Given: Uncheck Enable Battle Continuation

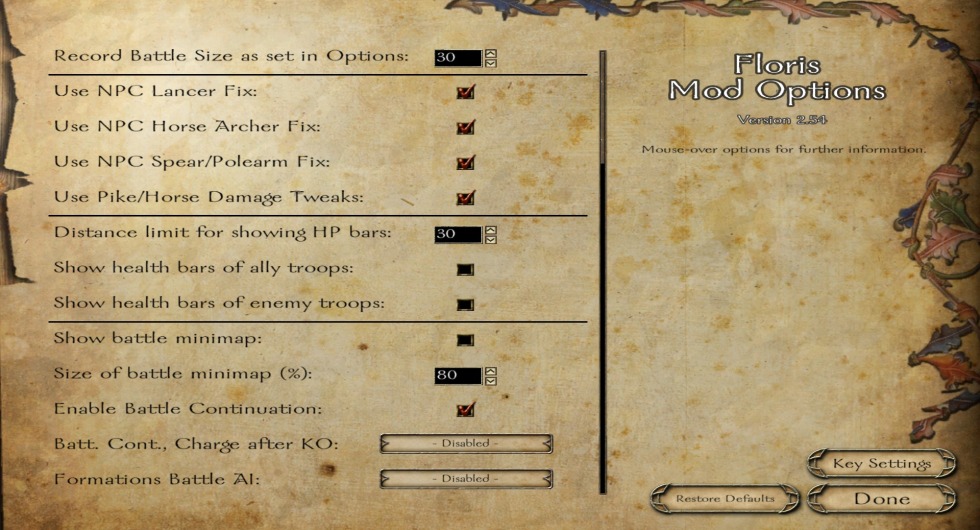Looking at the screenshot, I should click(x=465, y=409).
